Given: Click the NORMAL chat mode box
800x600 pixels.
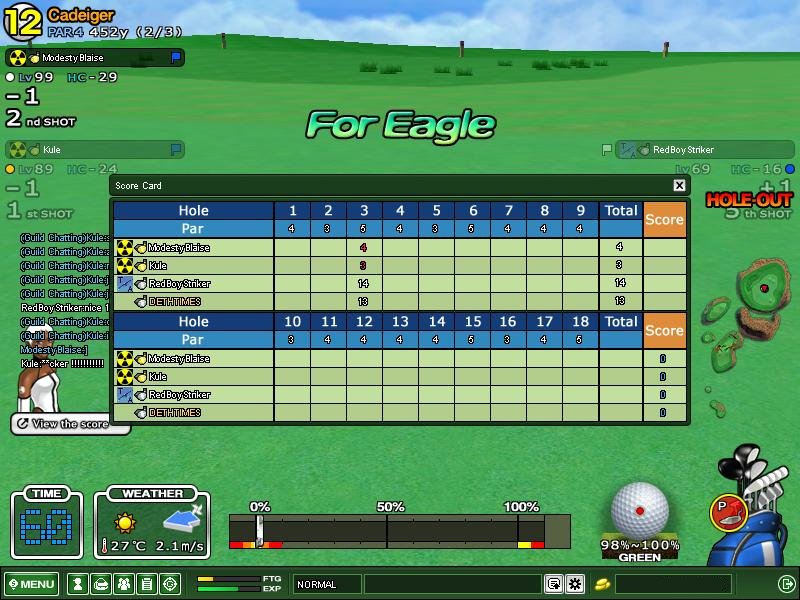Looking at the screenshot, I should click(x=327, y=584).
